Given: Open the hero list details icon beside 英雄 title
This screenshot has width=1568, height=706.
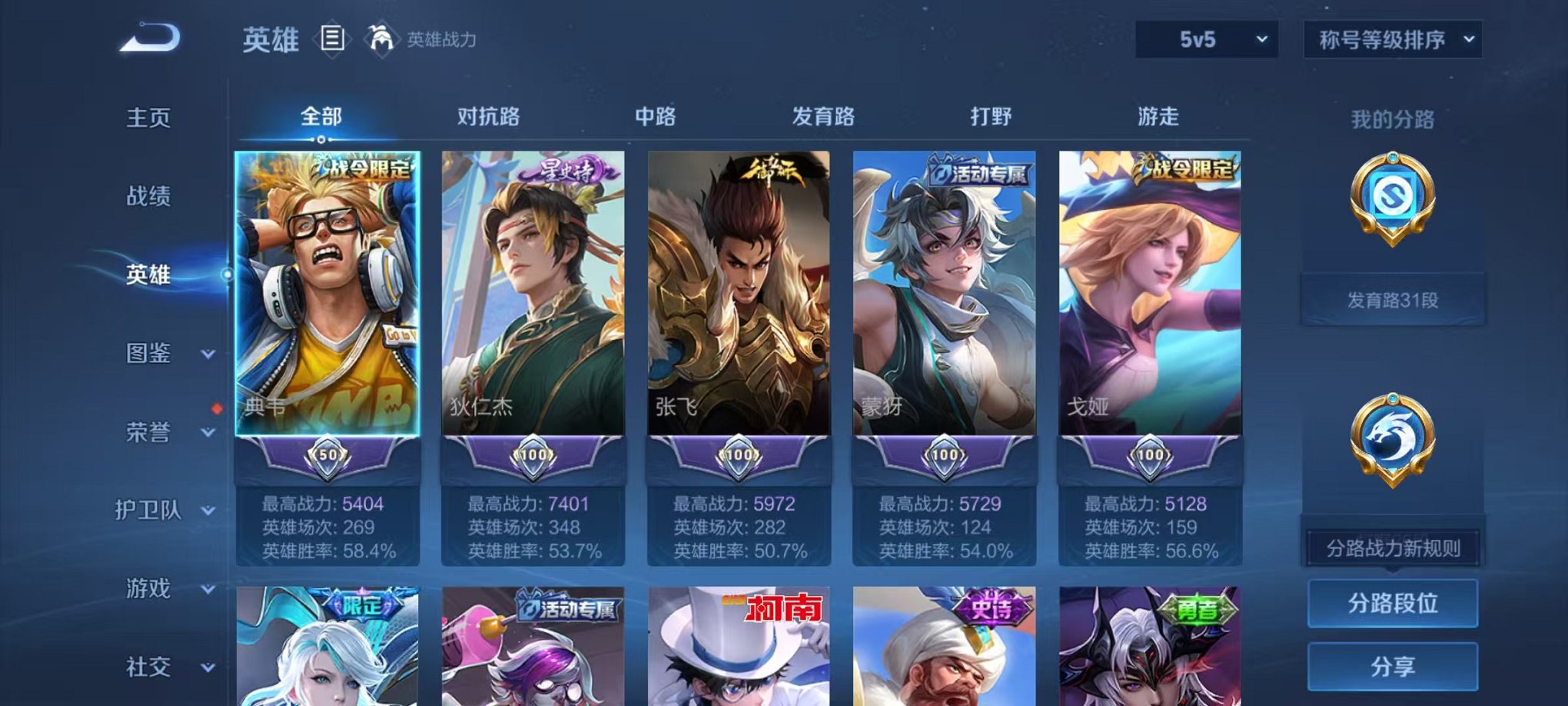Looking at the screenshot, I should point(333,39).
